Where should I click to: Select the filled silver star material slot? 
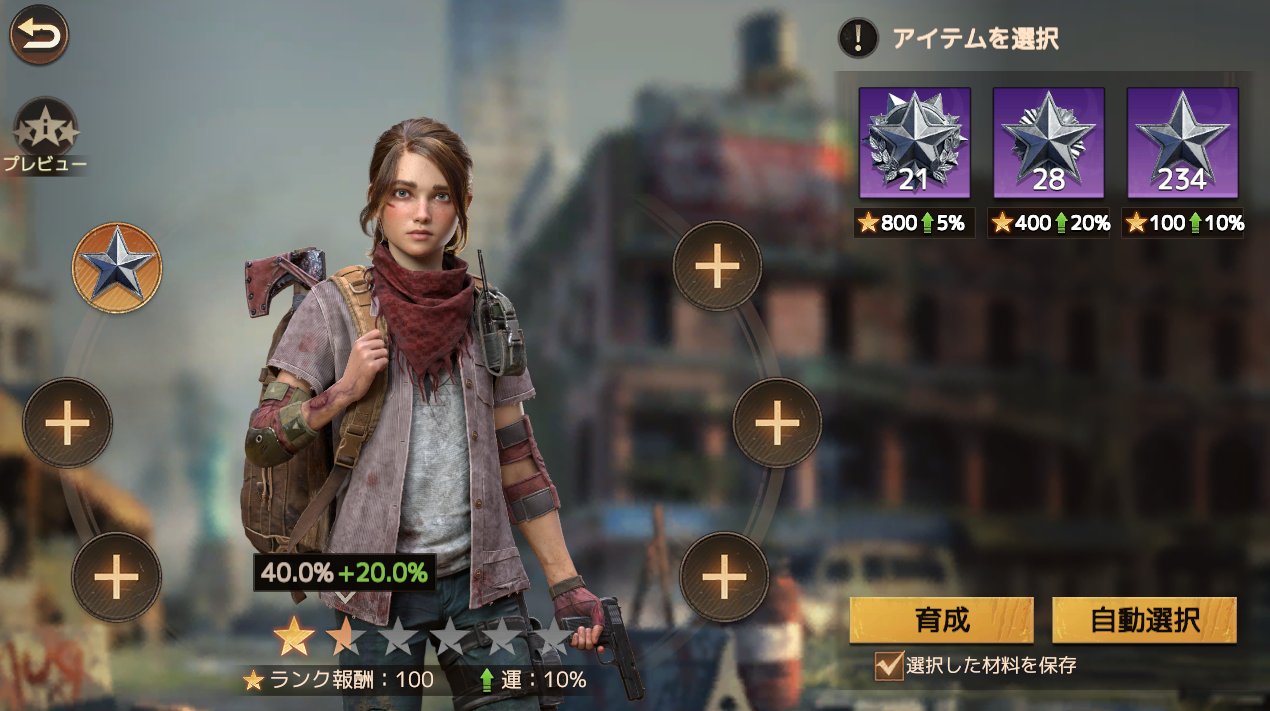click(x=117, y=267)
